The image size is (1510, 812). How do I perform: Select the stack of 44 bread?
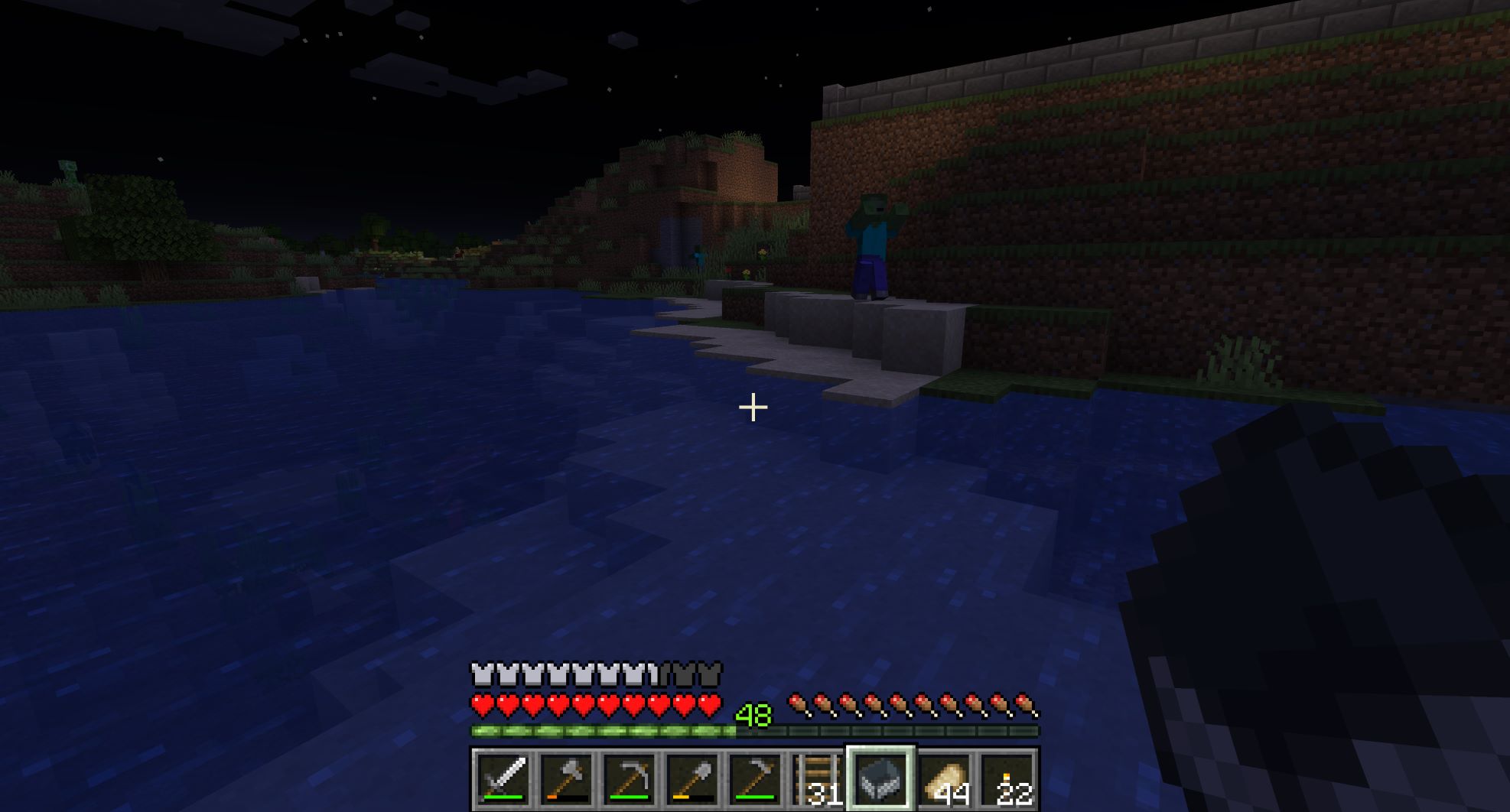944,779
